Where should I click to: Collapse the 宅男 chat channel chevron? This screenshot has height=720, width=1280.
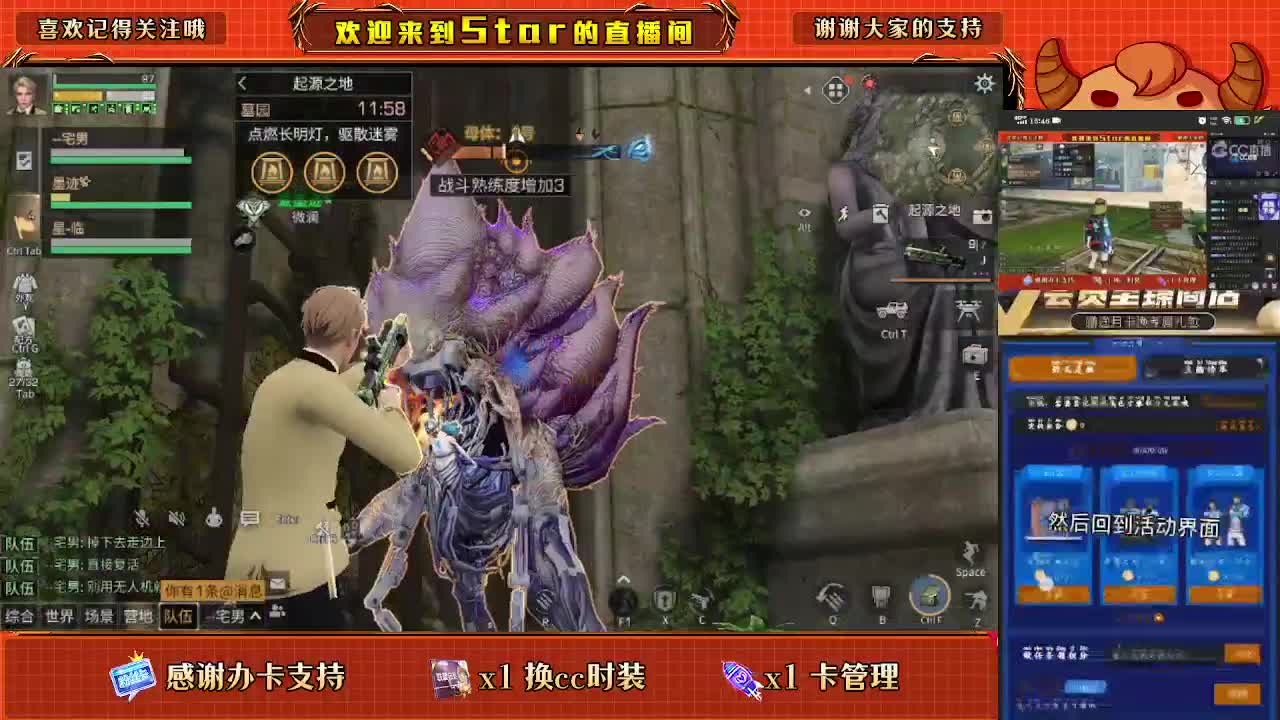(254, 615)
